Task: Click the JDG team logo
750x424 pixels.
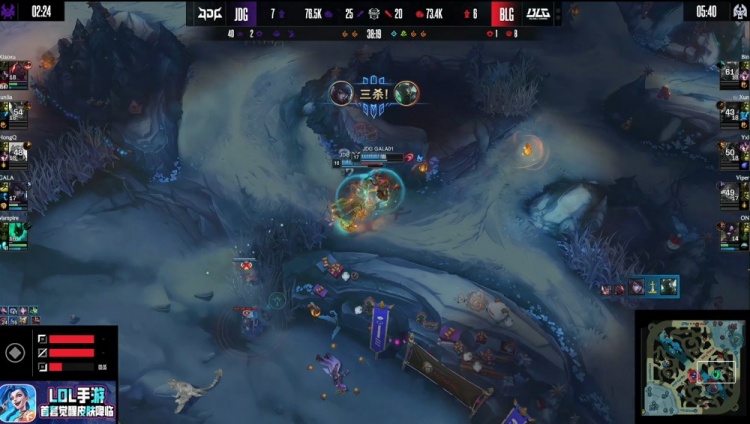Action: 210,14
